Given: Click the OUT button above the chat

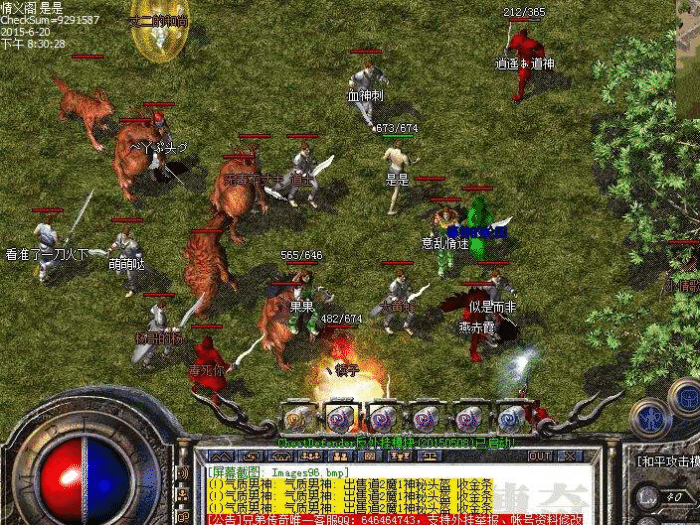Looking at the screenshot, I should pos(540,456).
